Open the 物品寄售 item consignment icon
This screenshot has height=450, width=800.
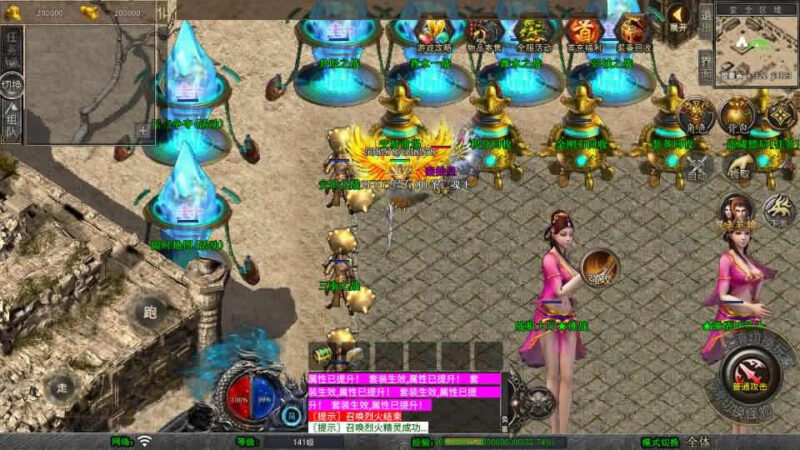pos(484,32)
